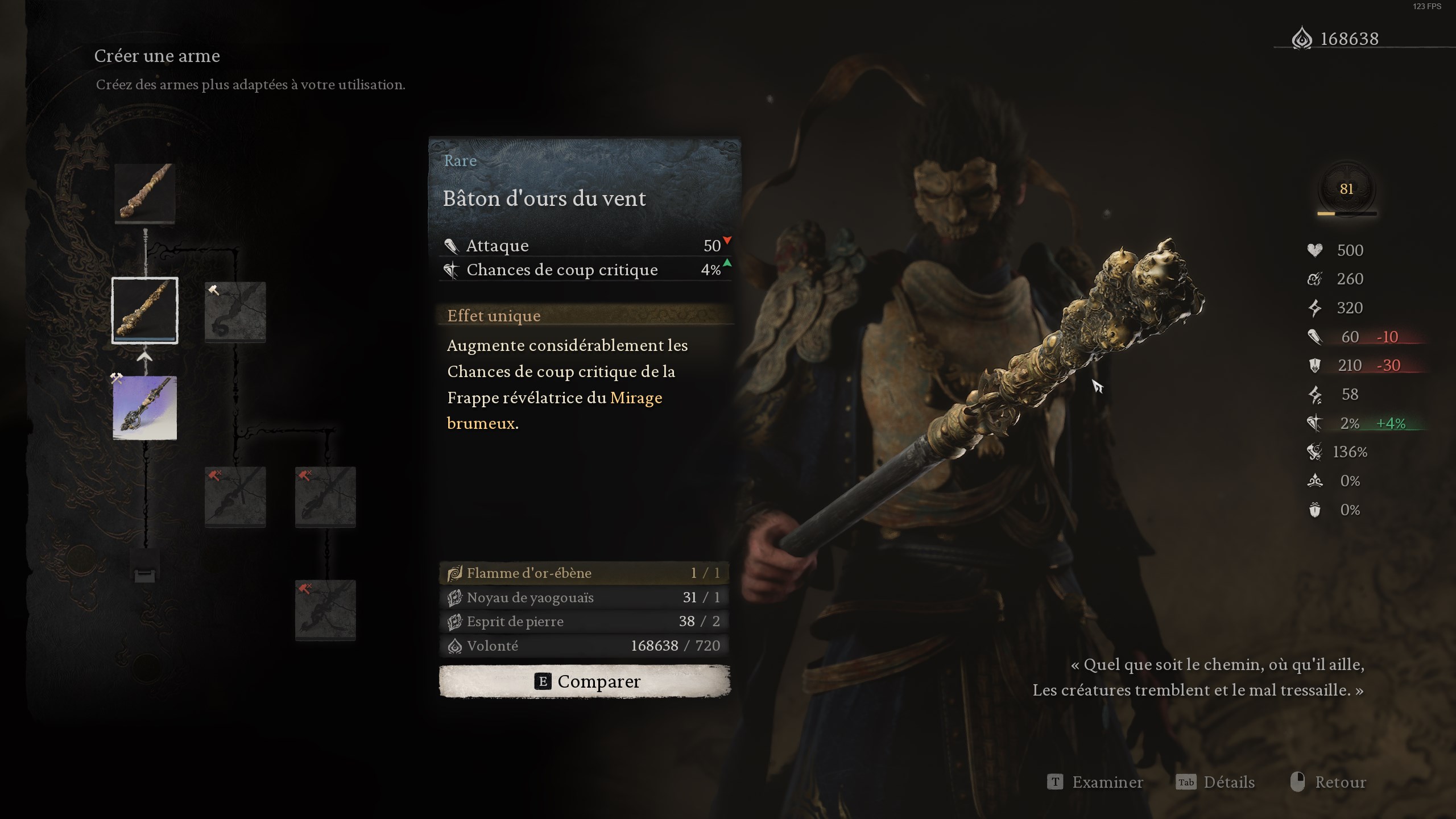
Task: Click the Attaque stat icon on item card
Action: 451,245
